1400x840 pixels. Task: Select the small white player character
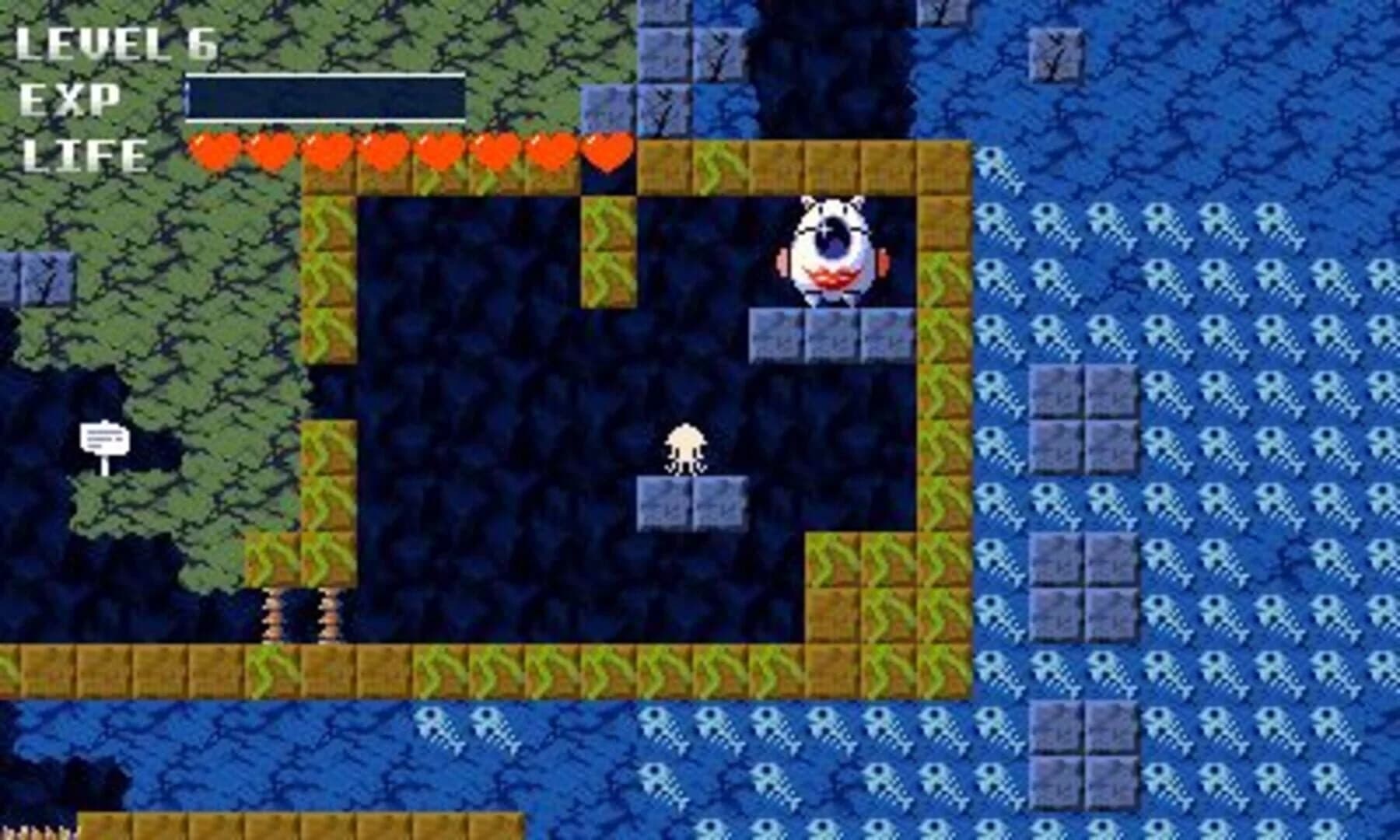click(684, 447)
